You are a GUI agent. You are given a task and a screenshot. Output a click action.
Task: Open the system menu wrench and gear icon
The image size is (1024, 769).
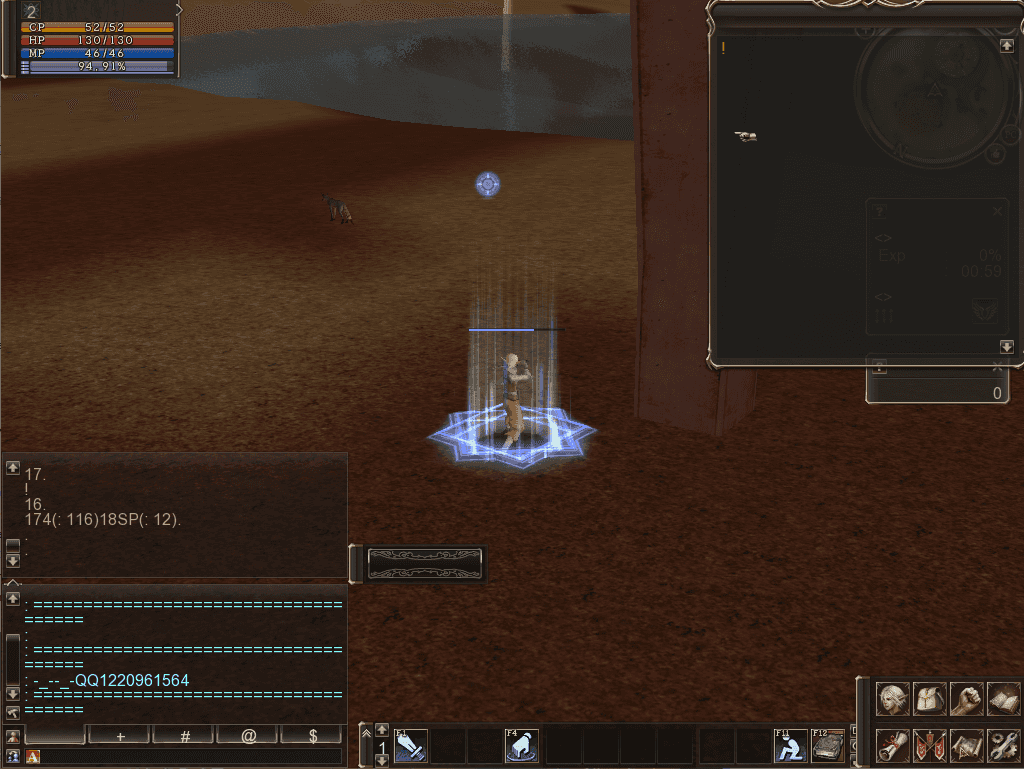click(1003, 745)
